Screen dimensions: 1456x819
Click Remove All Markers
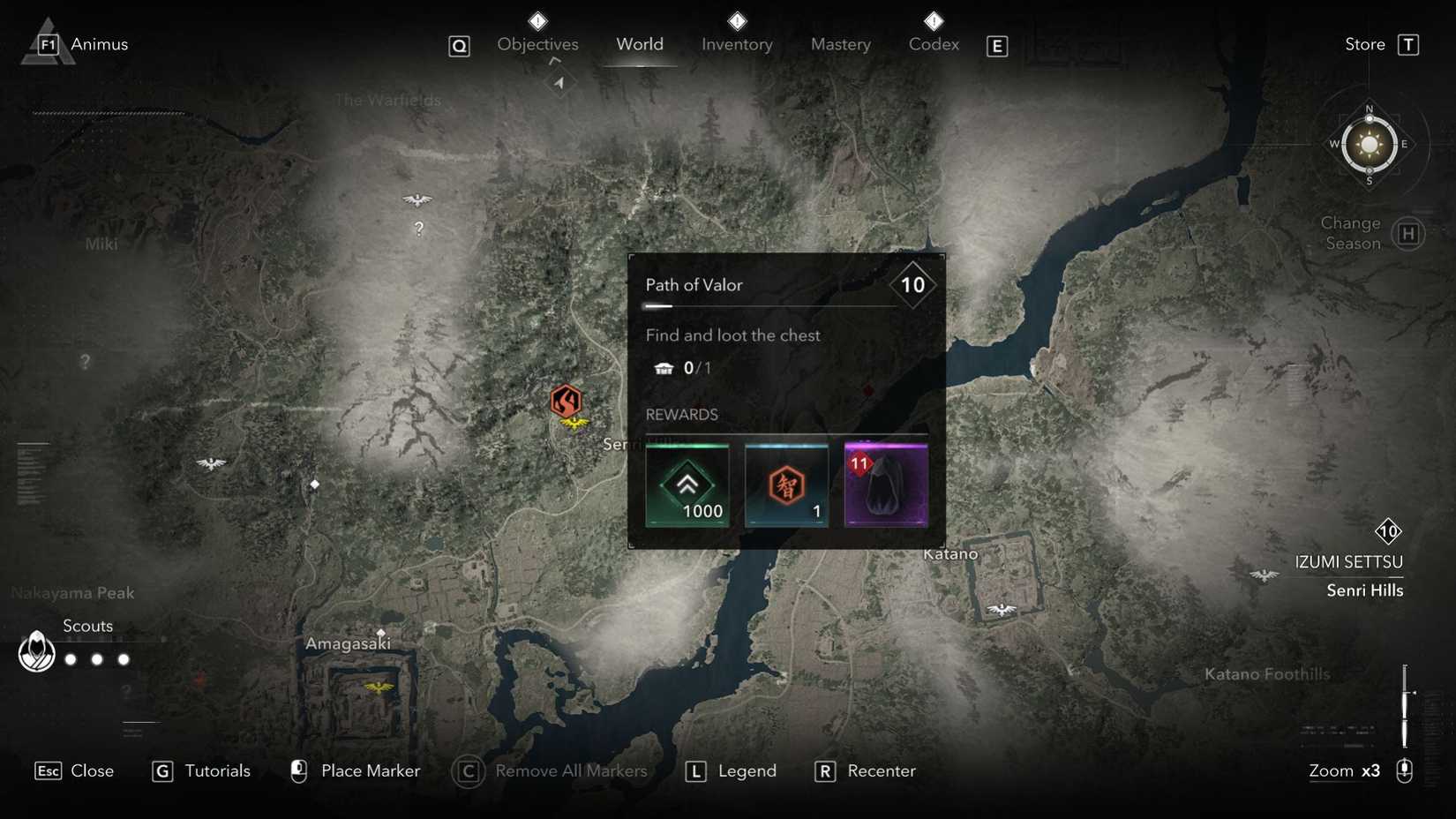coord(572,770)
